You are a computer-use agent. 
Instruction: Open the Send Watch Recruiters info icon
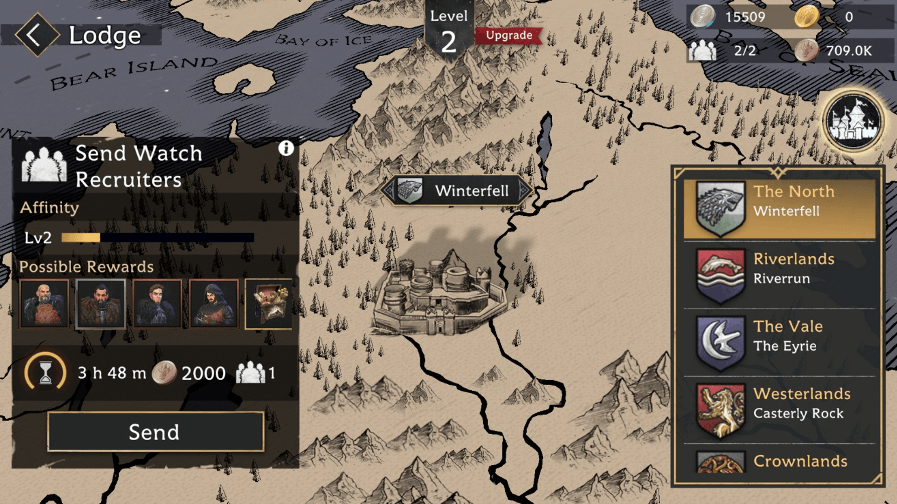coord(286,148)
